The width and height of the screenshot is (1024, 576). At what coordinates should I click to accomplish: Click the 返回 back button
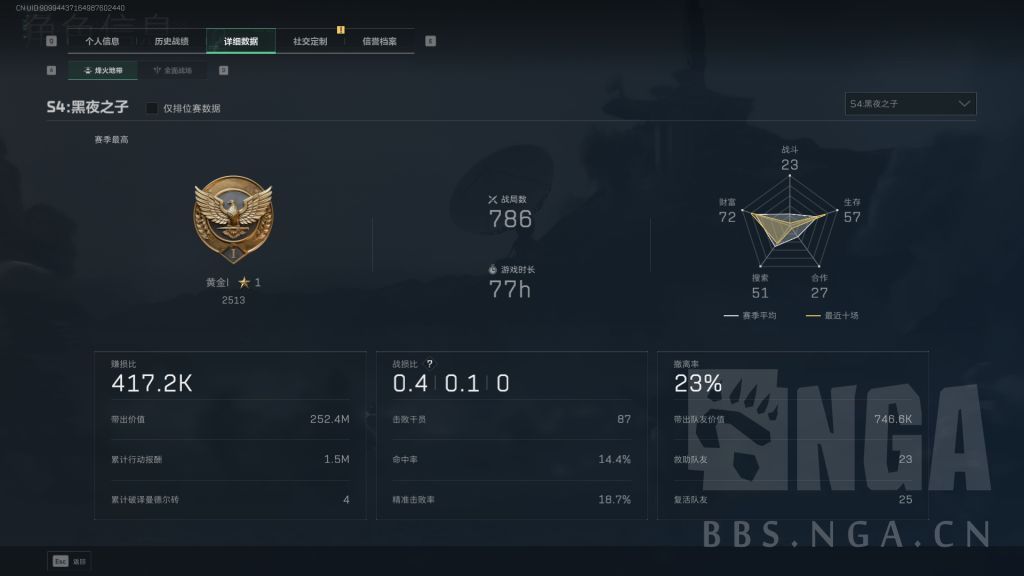[x=68, y=561]
